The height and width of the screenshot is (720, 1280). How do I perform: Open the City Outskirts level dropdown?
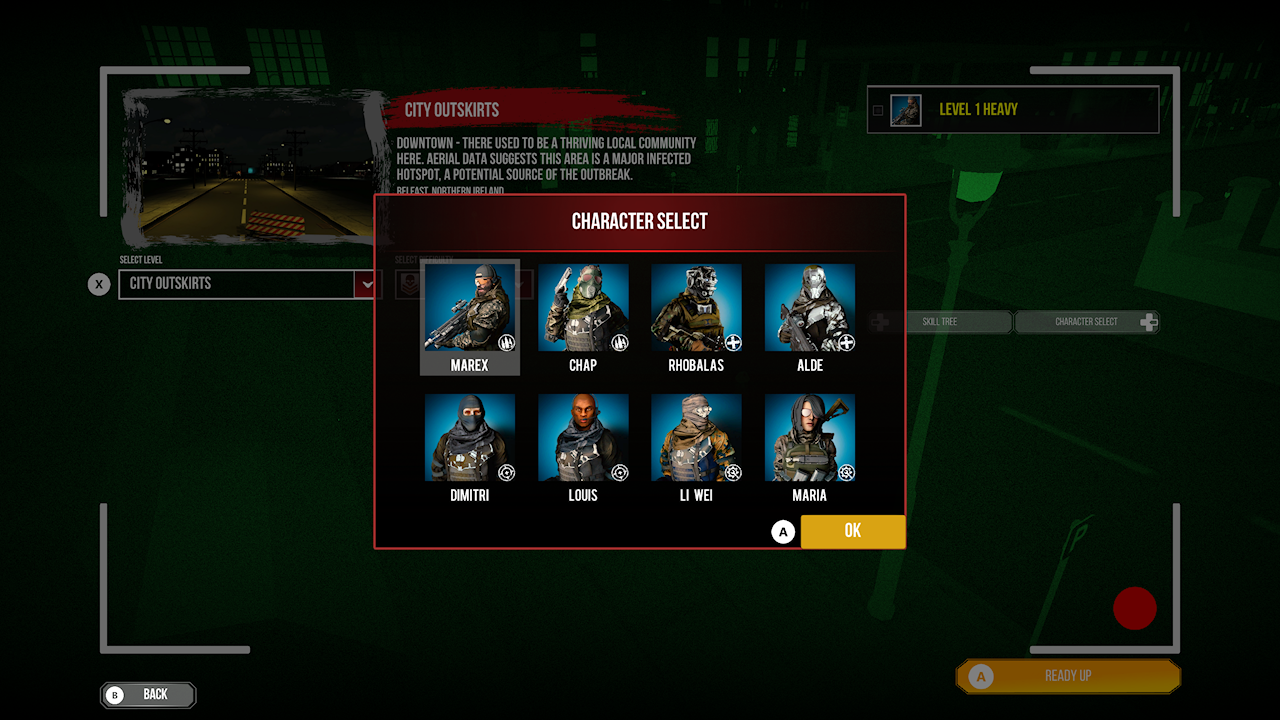point(366,284)
